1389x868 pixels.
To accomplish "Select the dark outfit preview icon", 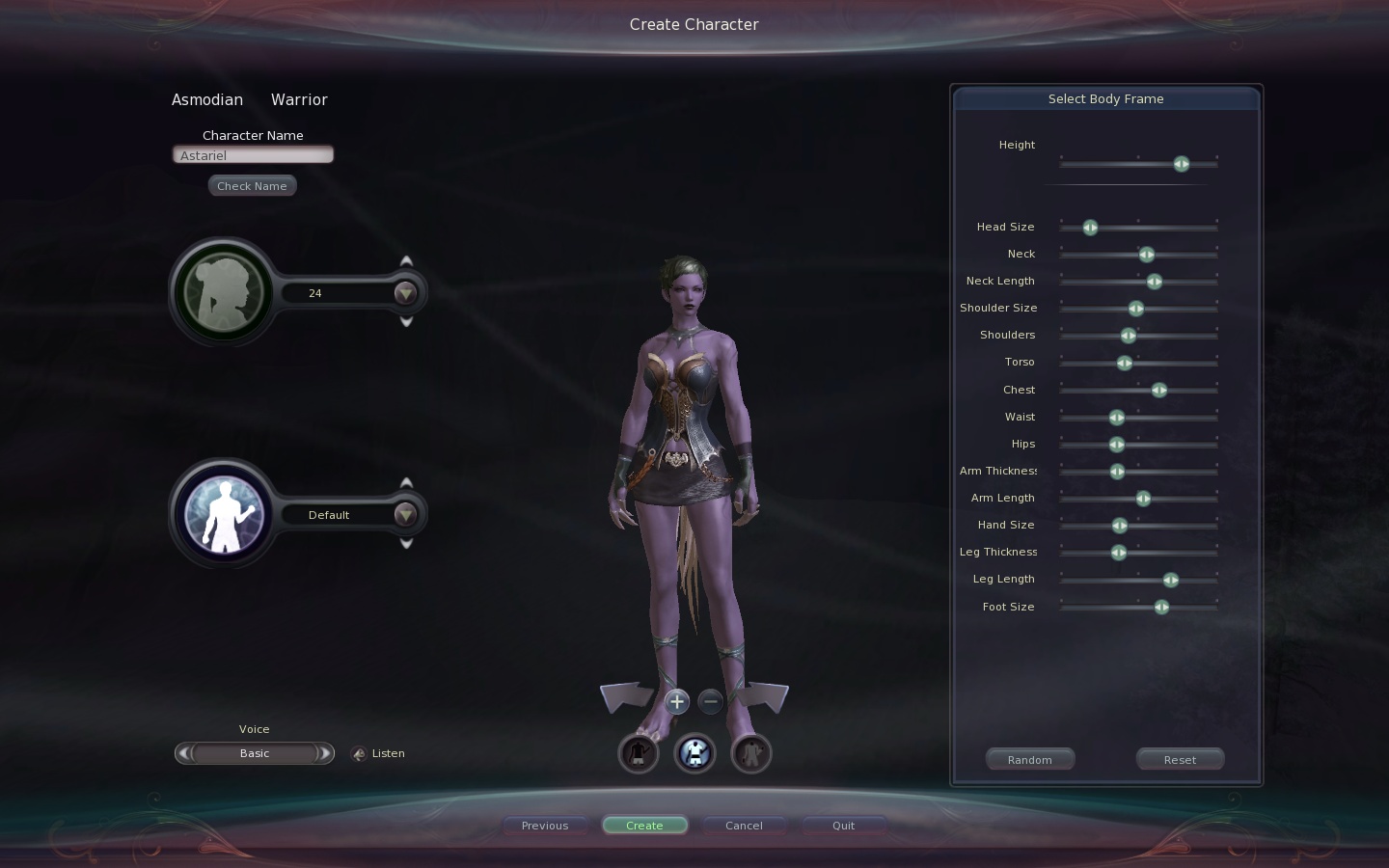I will pos(638,753).
